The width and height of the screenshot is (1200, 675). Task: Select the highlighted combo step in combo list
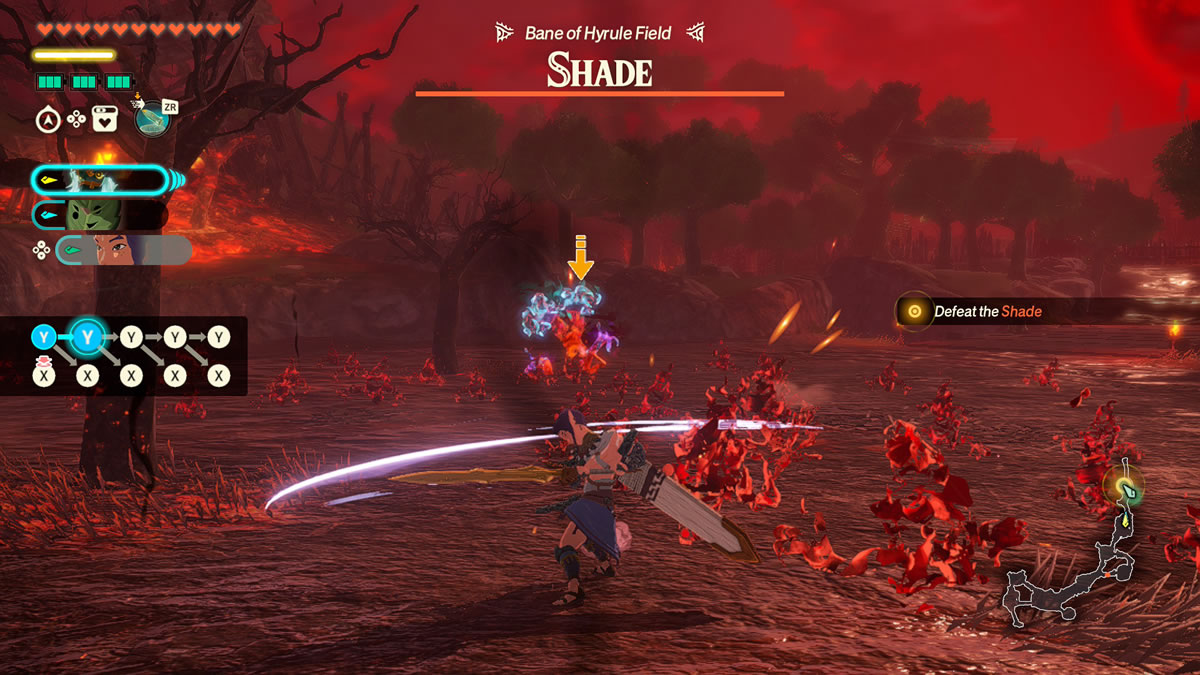click(x=88, y=338)
